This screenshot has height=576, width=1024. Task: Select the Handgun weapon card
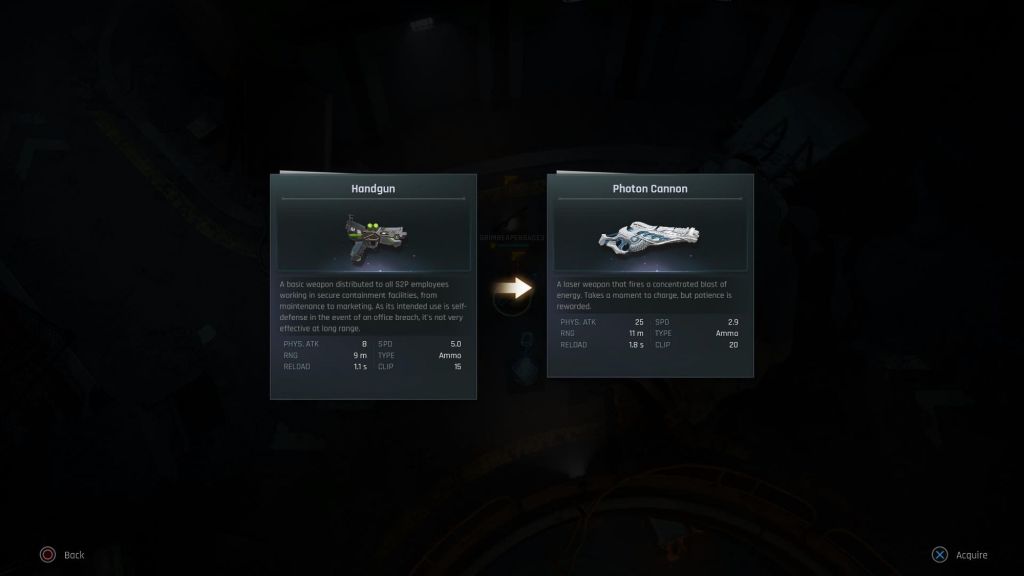tap(373, 286)
